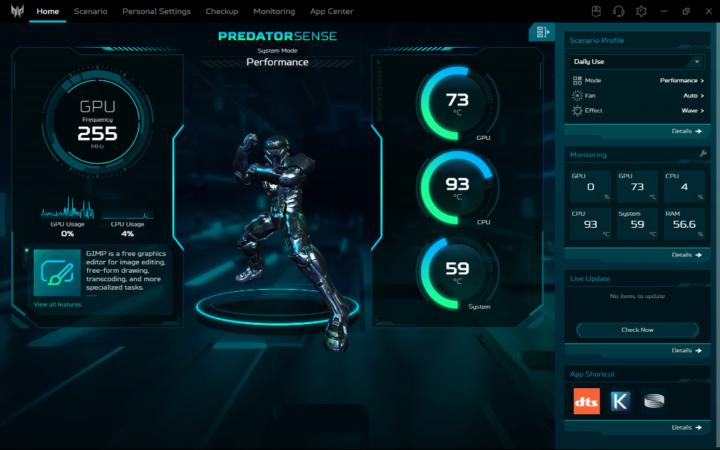Viewport: 720px width, 450px height.
Task: Switch to the App Center tab
Action: pos(331,11)
